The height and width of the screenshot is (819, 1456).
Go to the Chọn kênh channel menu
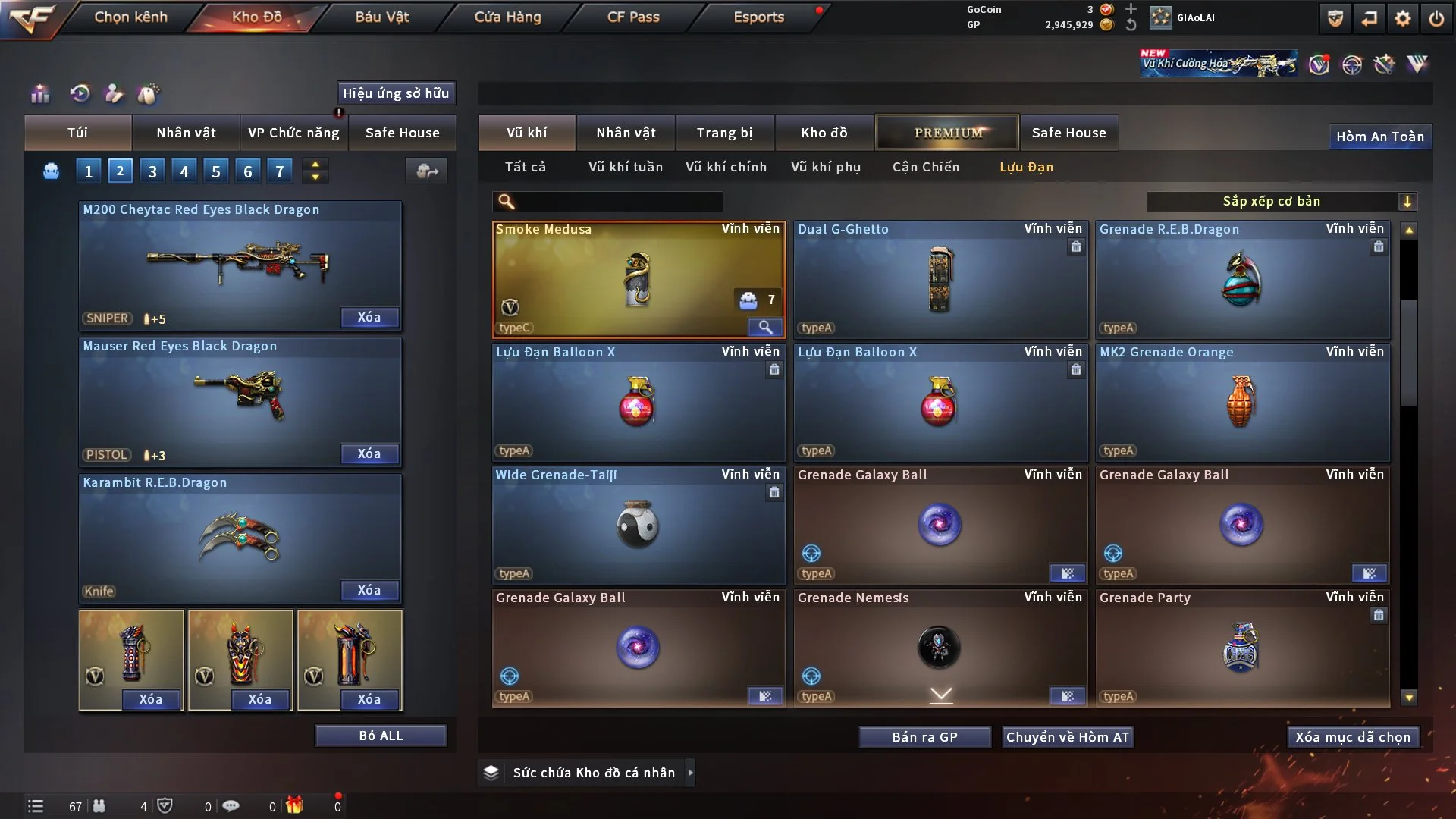pos(130,17)
